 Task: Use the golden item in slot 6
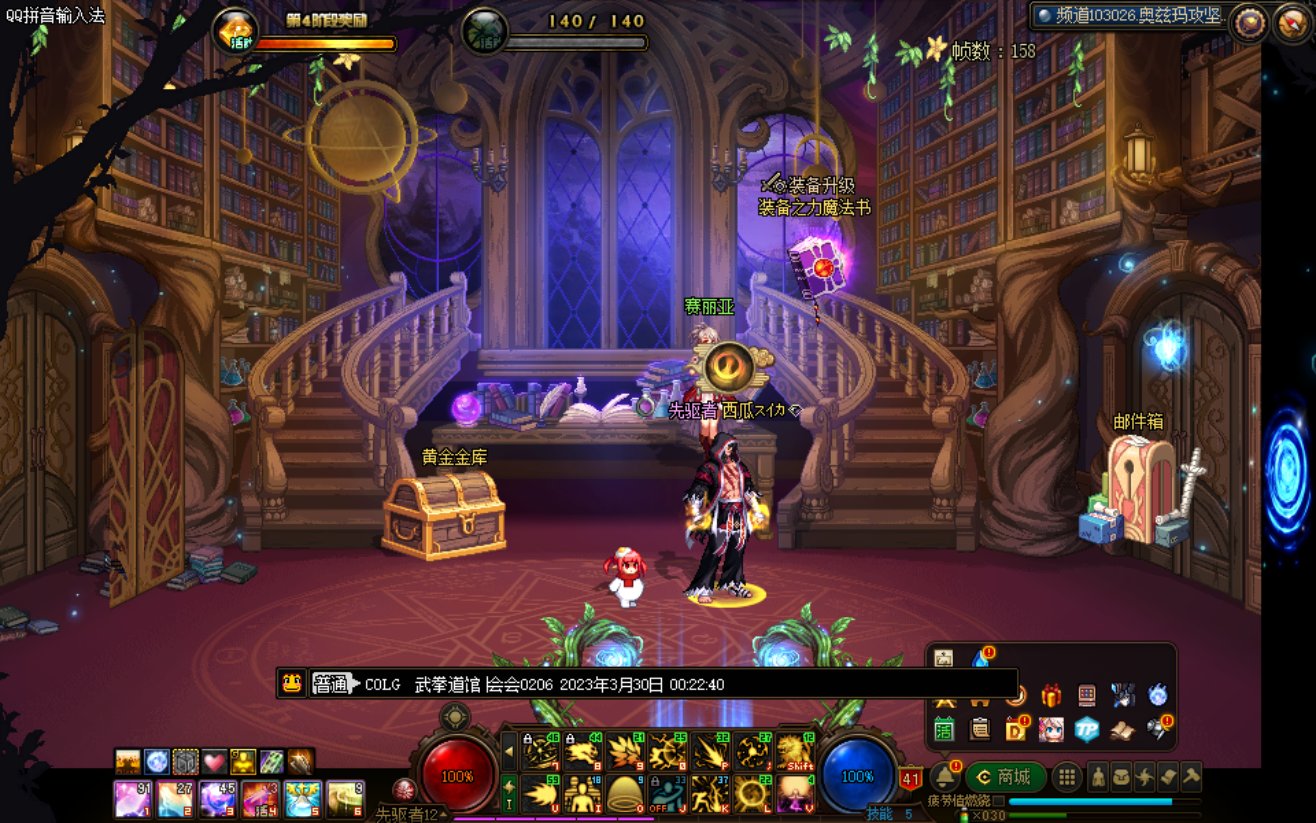click(x=346, y=799)
